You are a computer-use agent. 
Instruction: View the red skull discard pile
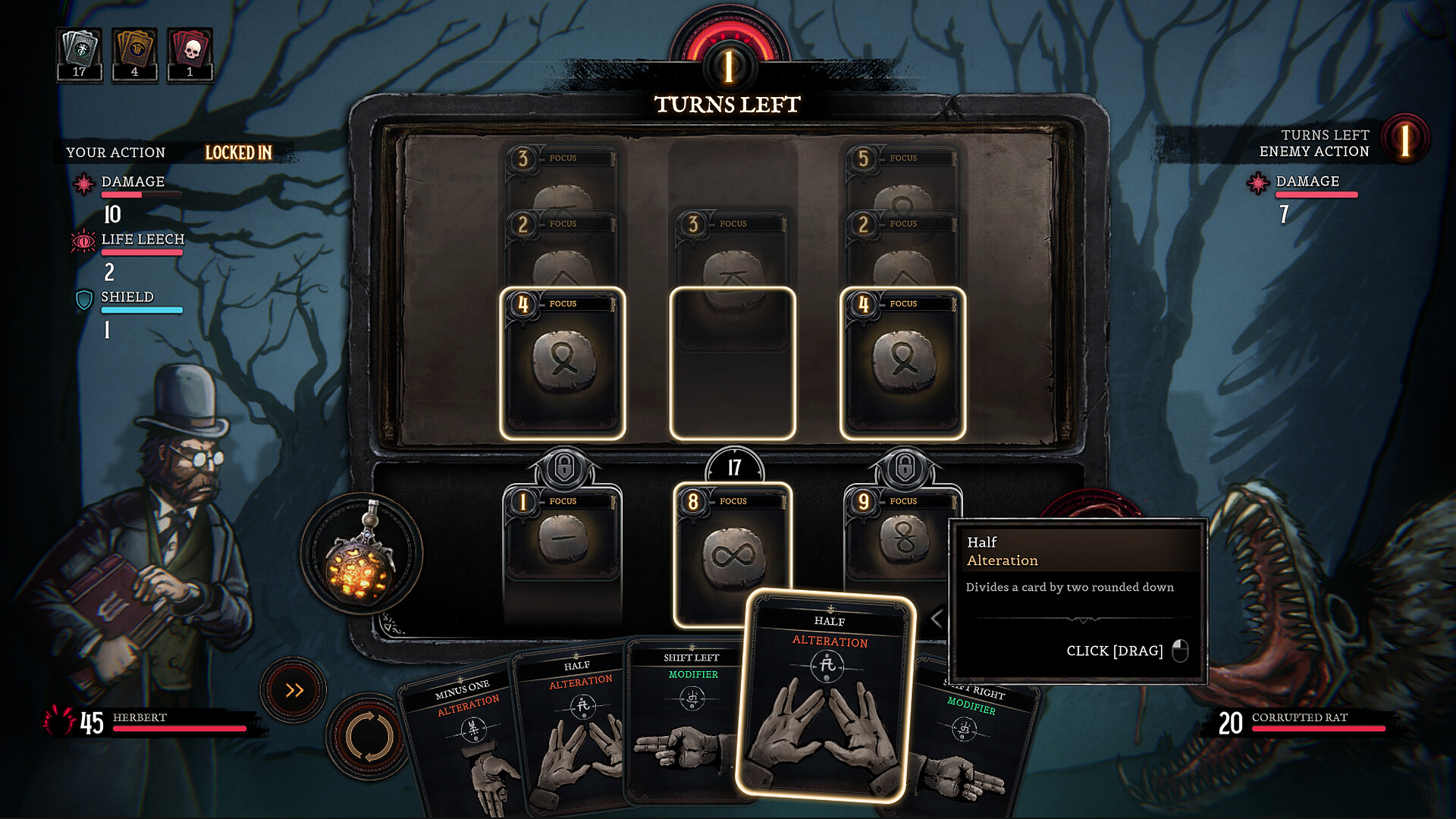pos(190,47)
